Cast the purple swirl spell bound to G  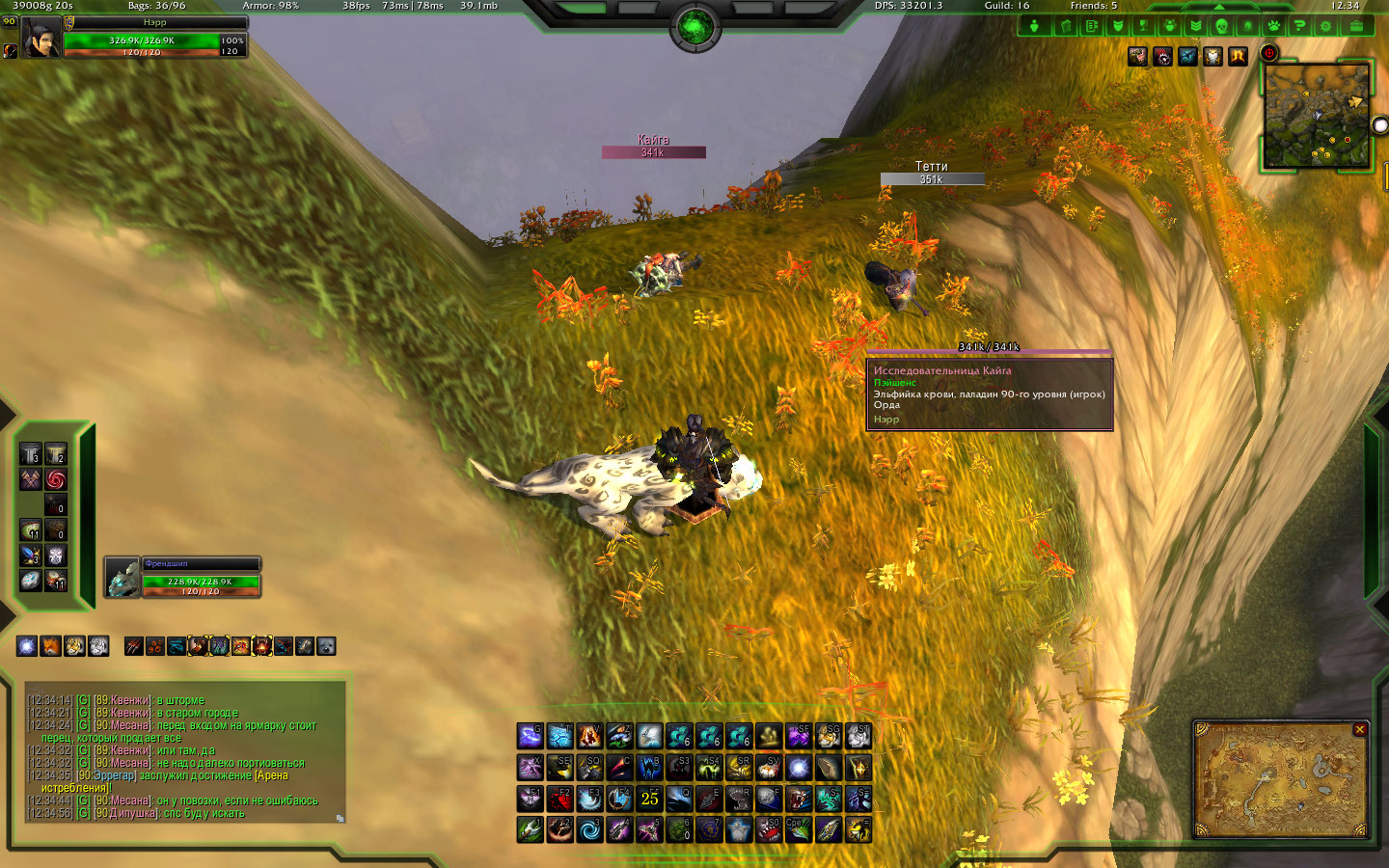530,737
